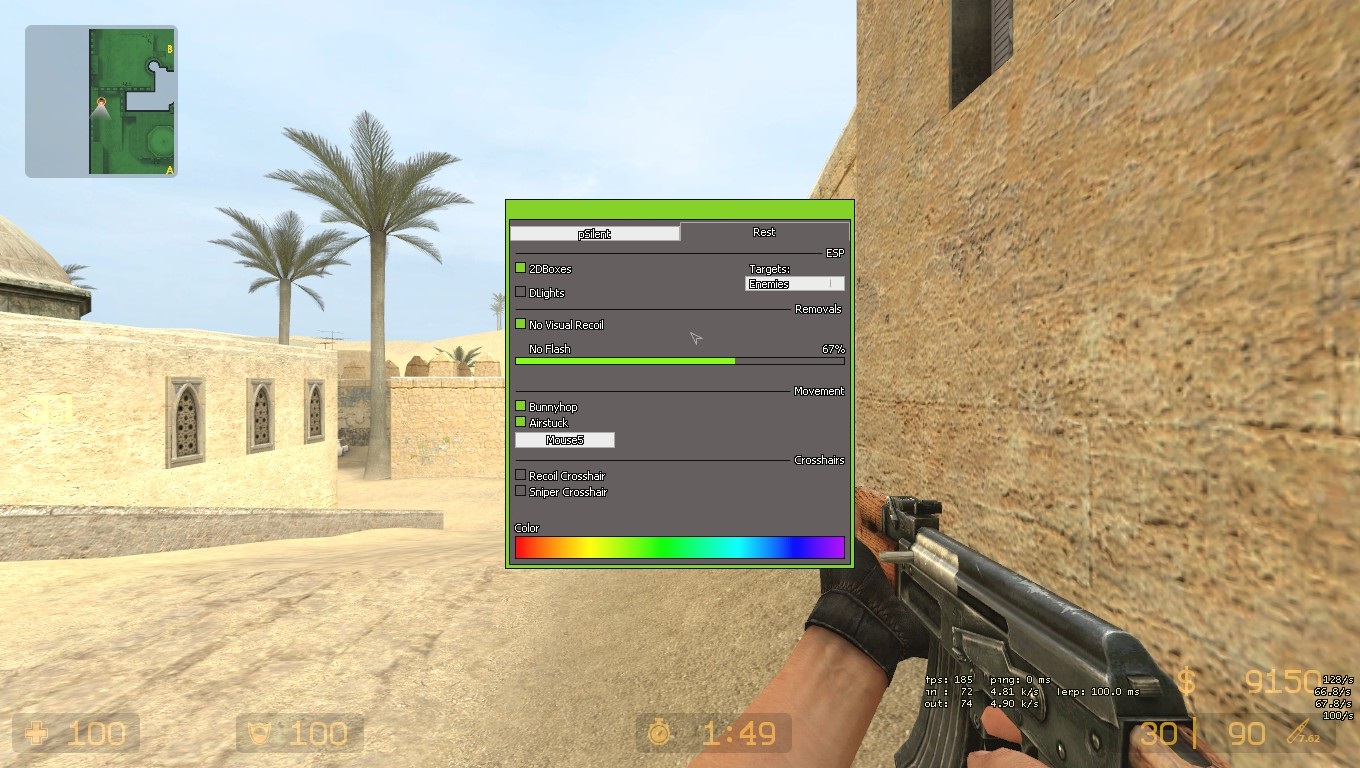Image resolution: width=1360 pixels, height=768 pixels.
Task: Pick a hue on the rainbow Color bar
Action: pos(679,547)
